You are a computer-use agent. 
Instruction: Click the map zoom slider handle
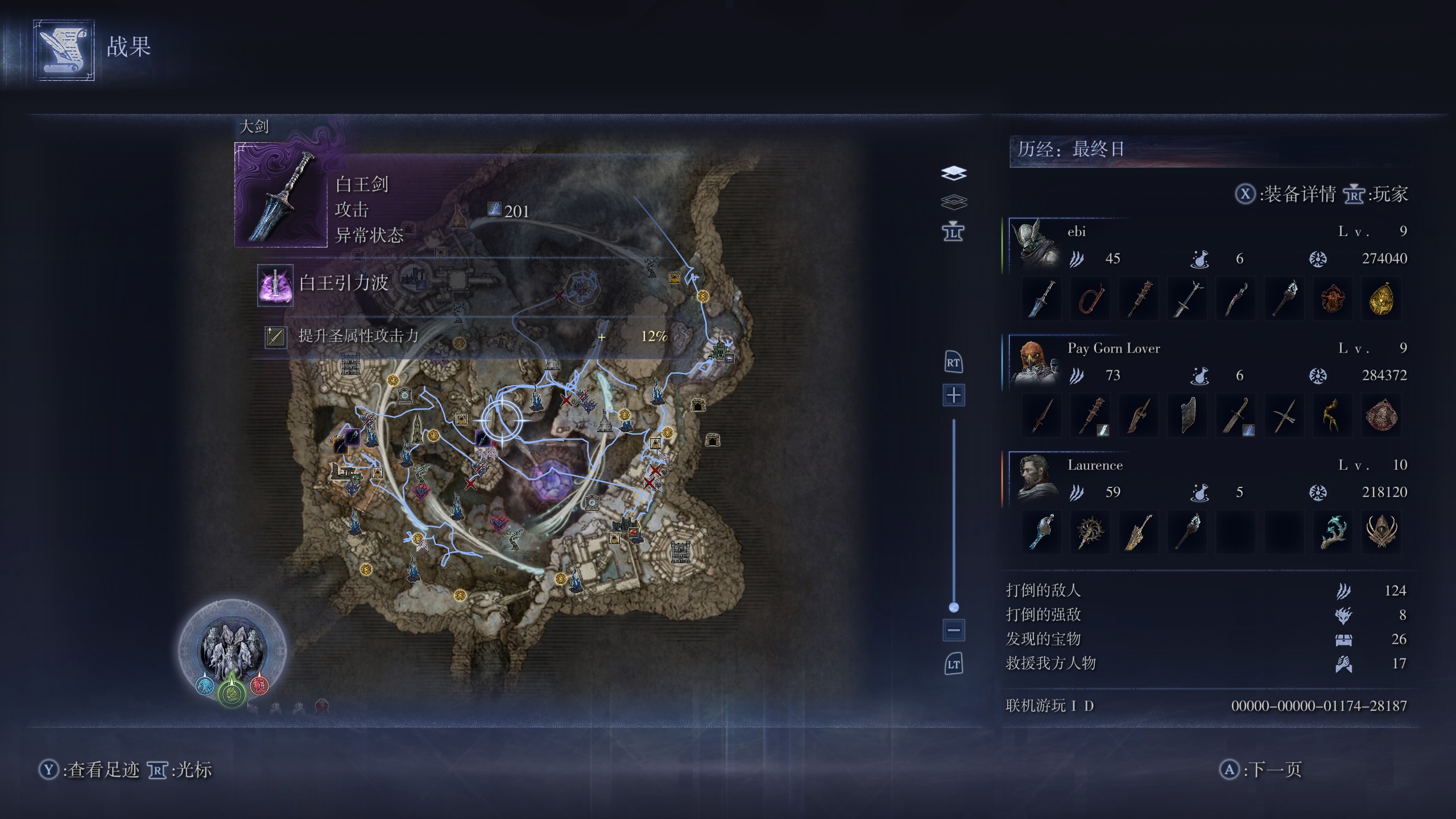tap(954, 607)
